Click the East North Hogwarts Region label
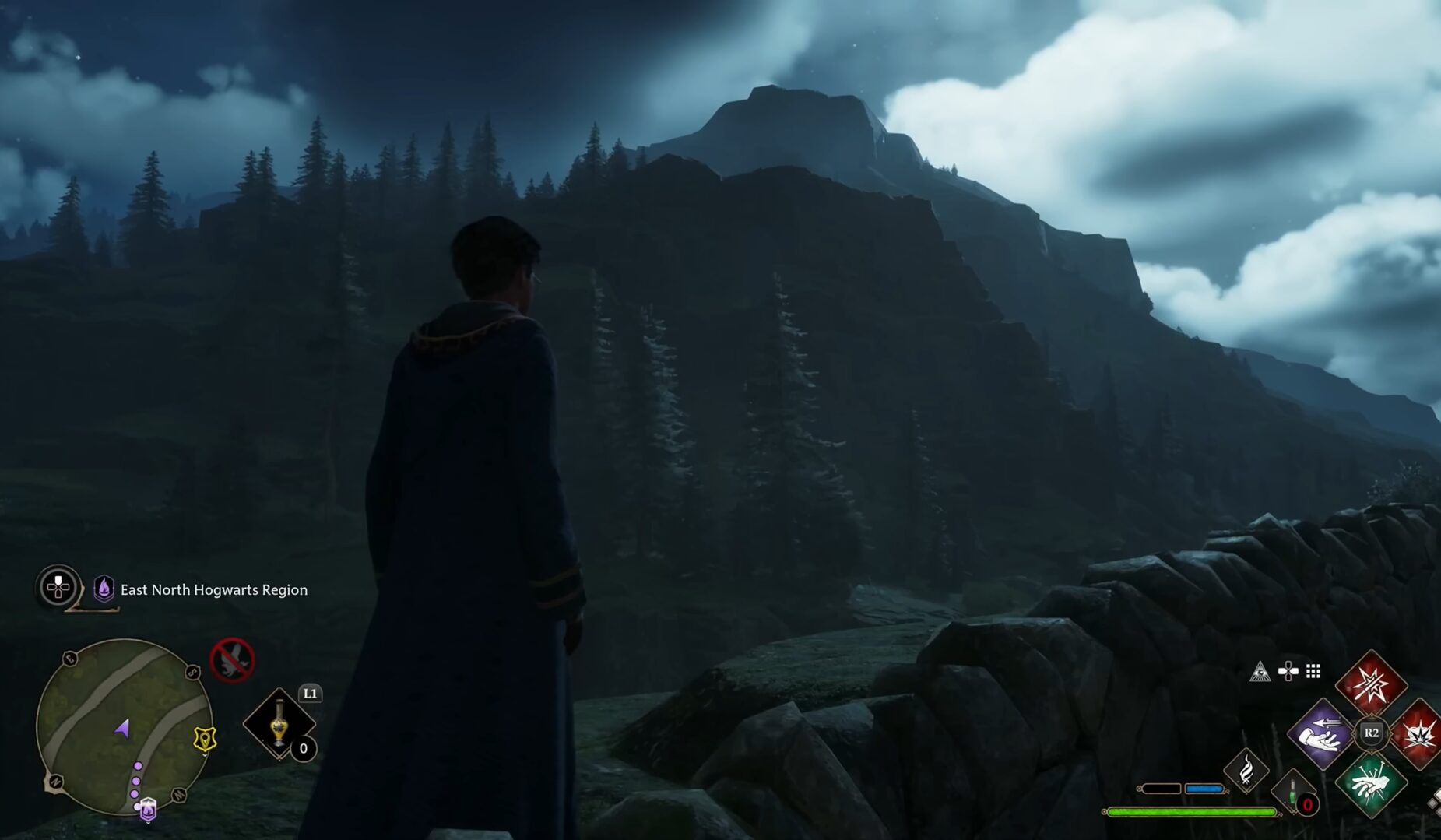The image size is (1441, 840). click(214, 590)
